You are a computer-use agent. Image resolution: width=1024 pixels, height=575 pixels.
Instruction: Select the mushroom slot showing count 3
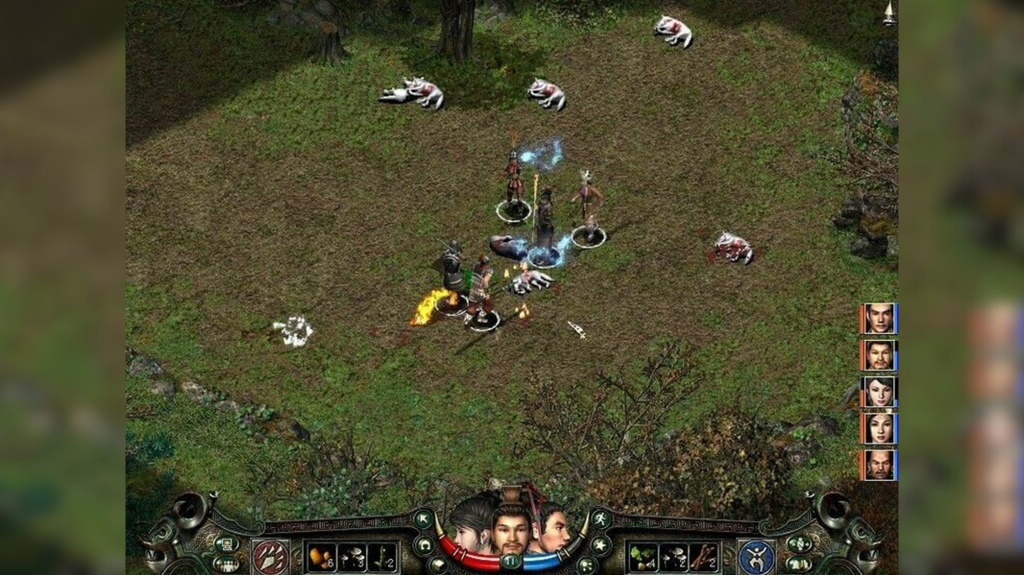coord(352,557)
